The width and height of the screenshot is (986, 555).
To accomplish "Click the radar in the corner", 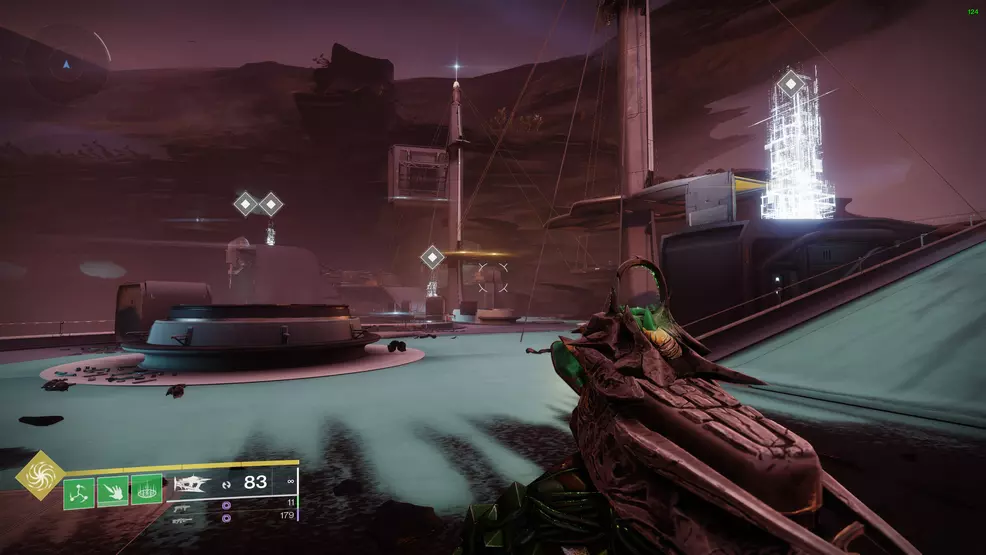I will point(67,66).
